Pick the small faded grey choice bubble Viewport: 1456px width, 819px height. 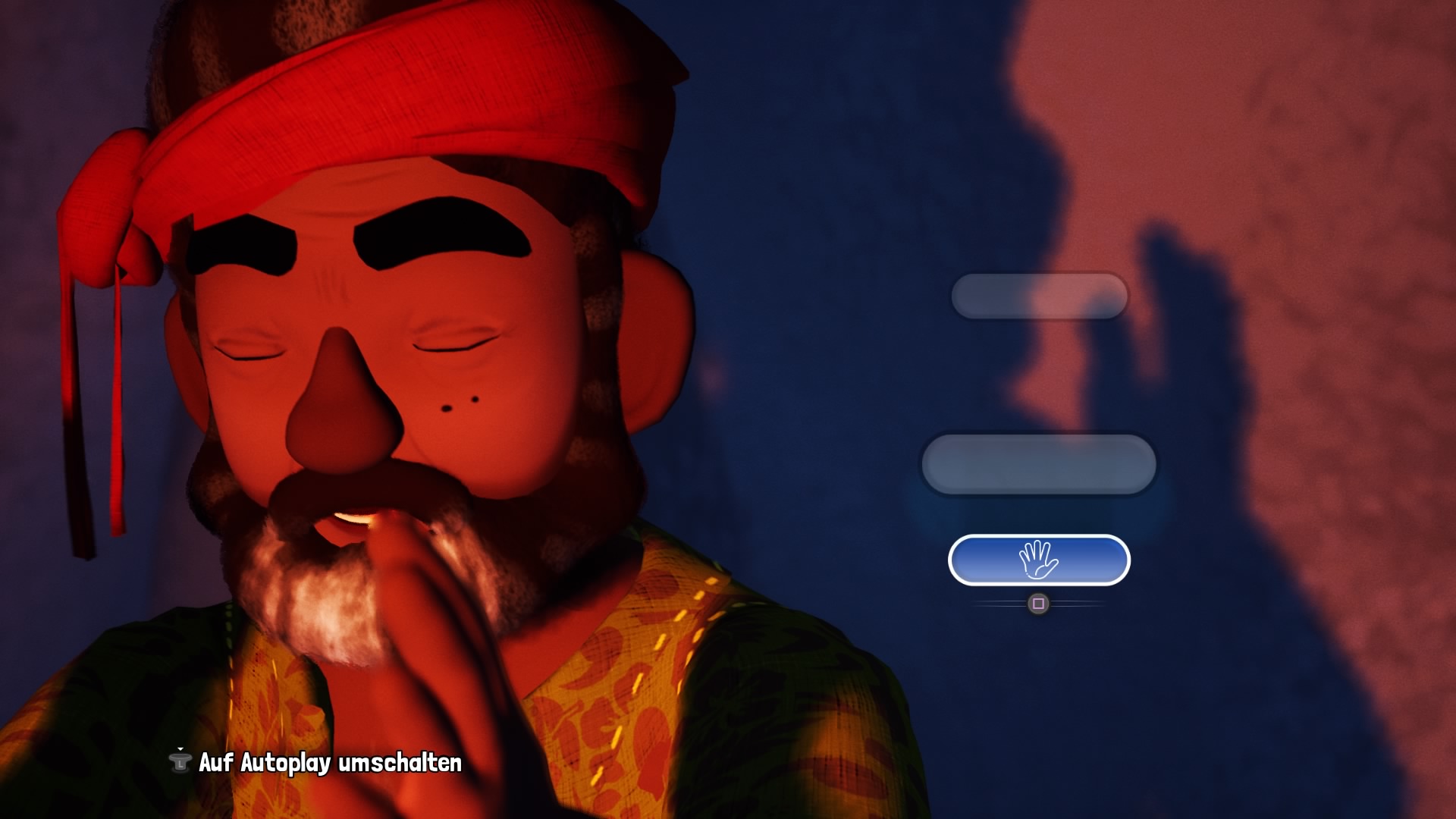tap(1039, 296)
